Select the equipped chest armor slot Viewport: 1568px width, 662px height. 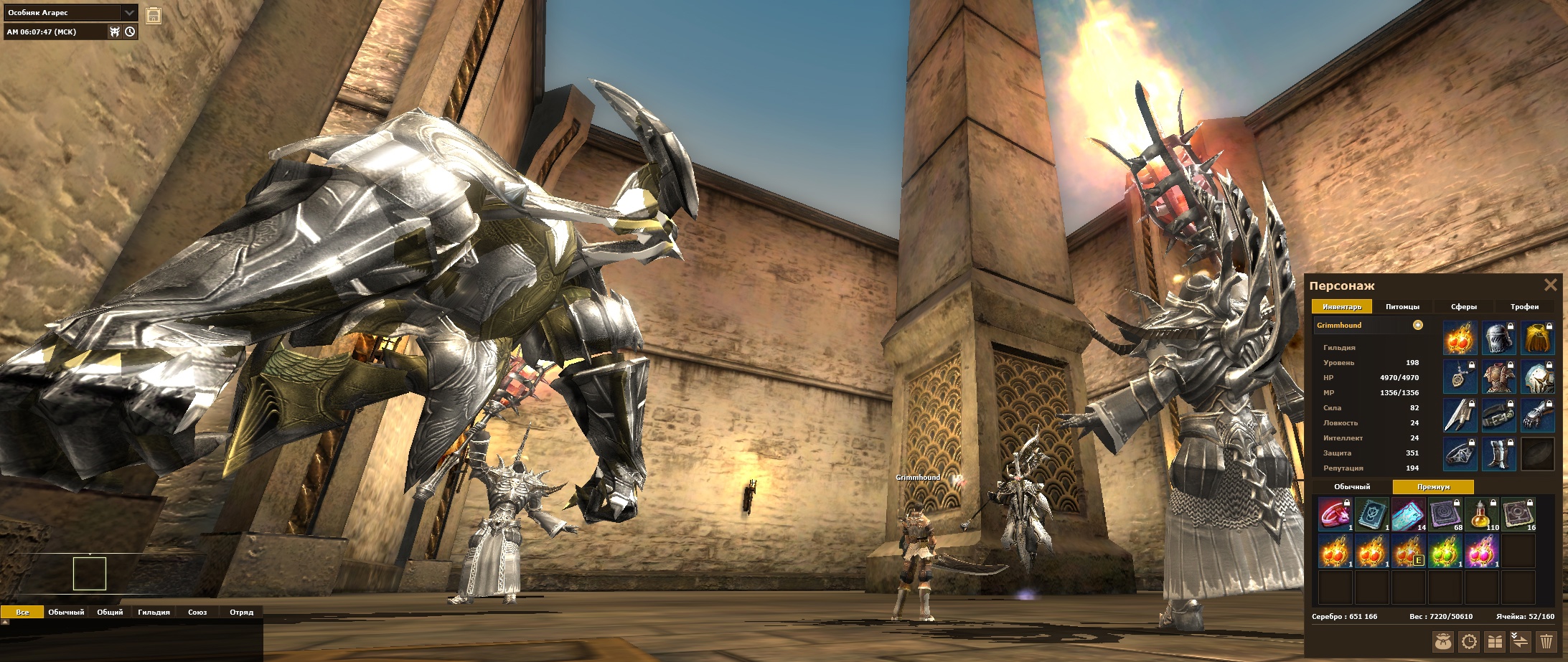(1499, 377)
